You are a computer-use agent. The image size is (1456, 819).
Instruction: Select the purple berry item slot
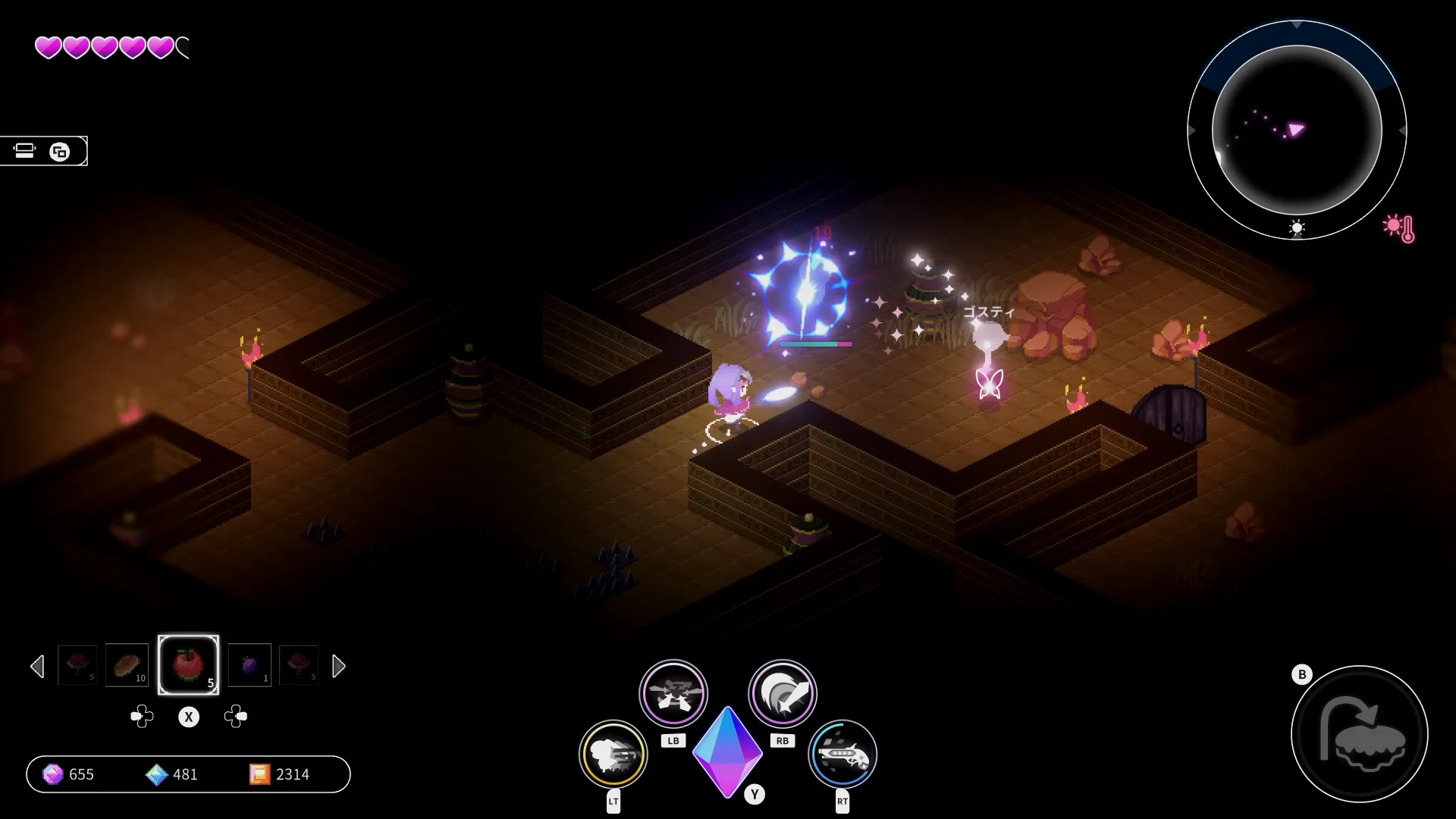(249, 665)
